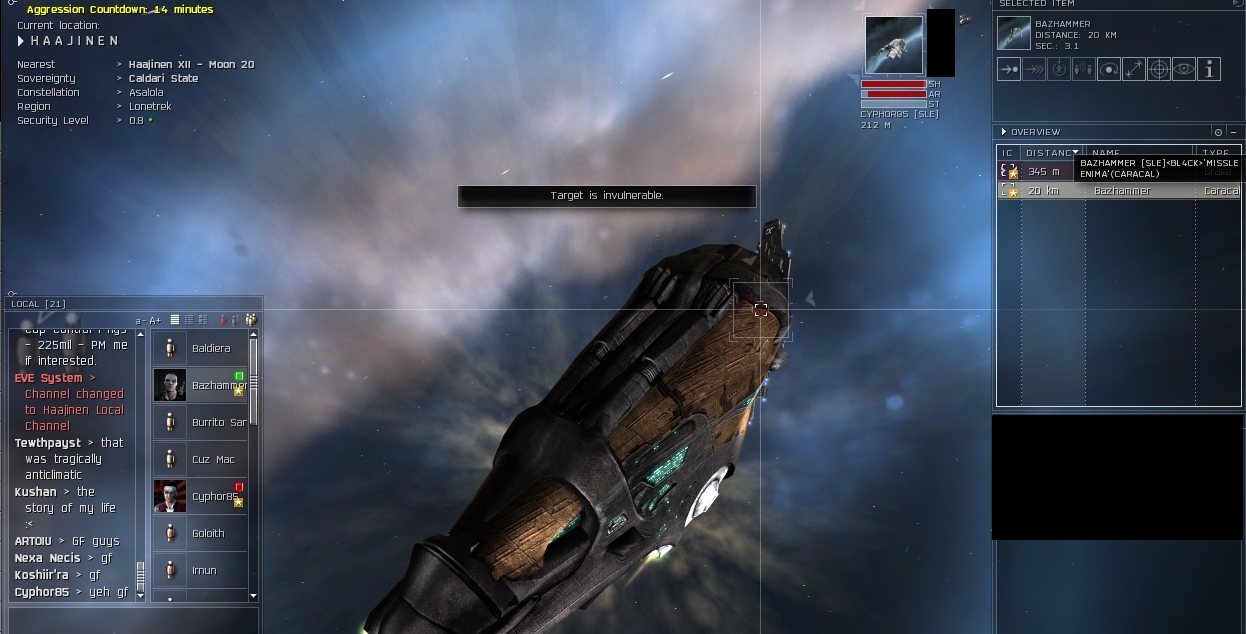The width and height of the screenshot is (1246, 634).
Task: Orbit the selected ship
Action: click(1108, 69)
